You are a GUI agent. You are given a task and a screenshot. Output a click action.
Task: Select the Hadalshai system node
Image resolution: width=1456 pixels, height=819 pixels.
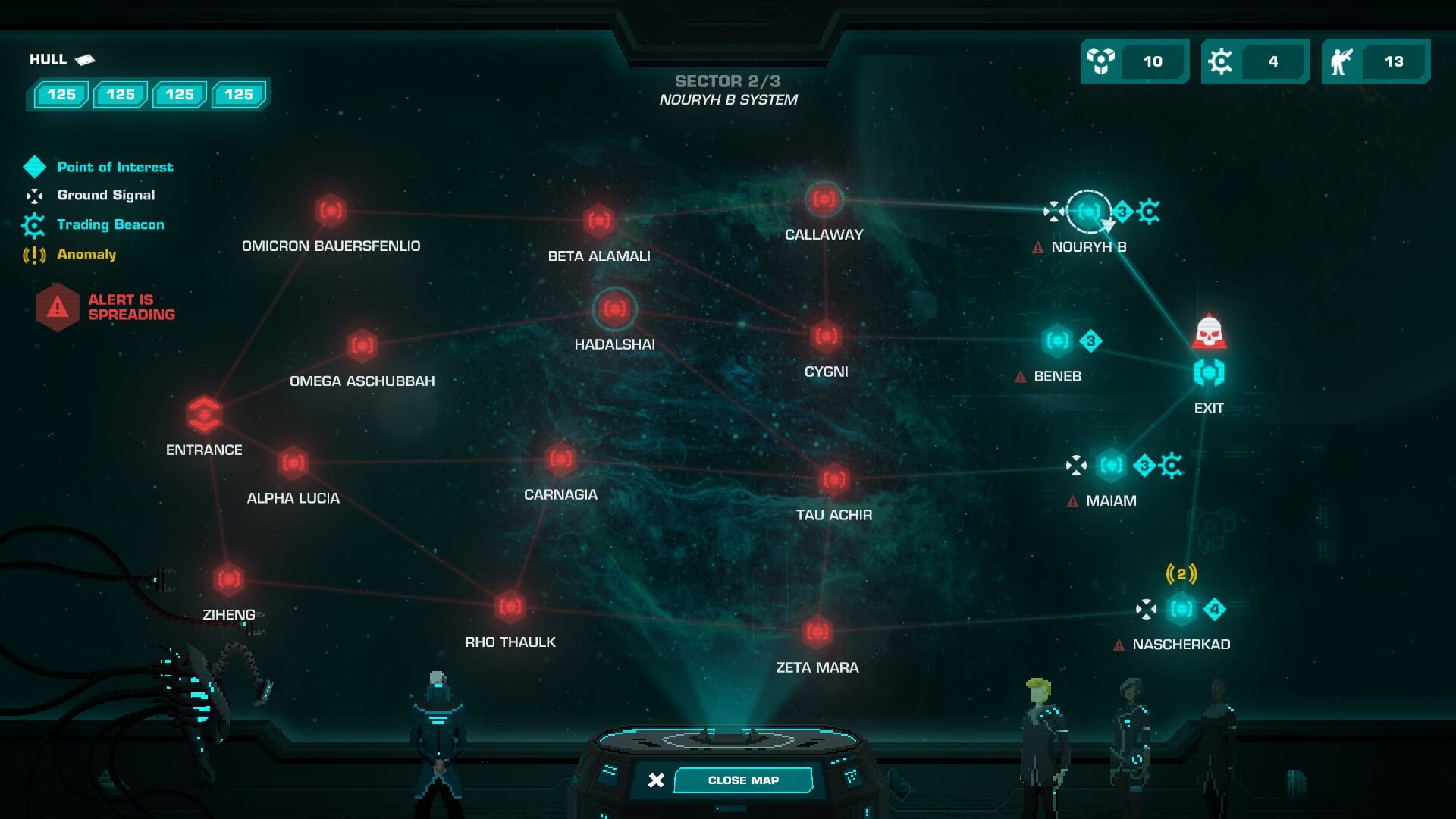(x=614, y=309)
